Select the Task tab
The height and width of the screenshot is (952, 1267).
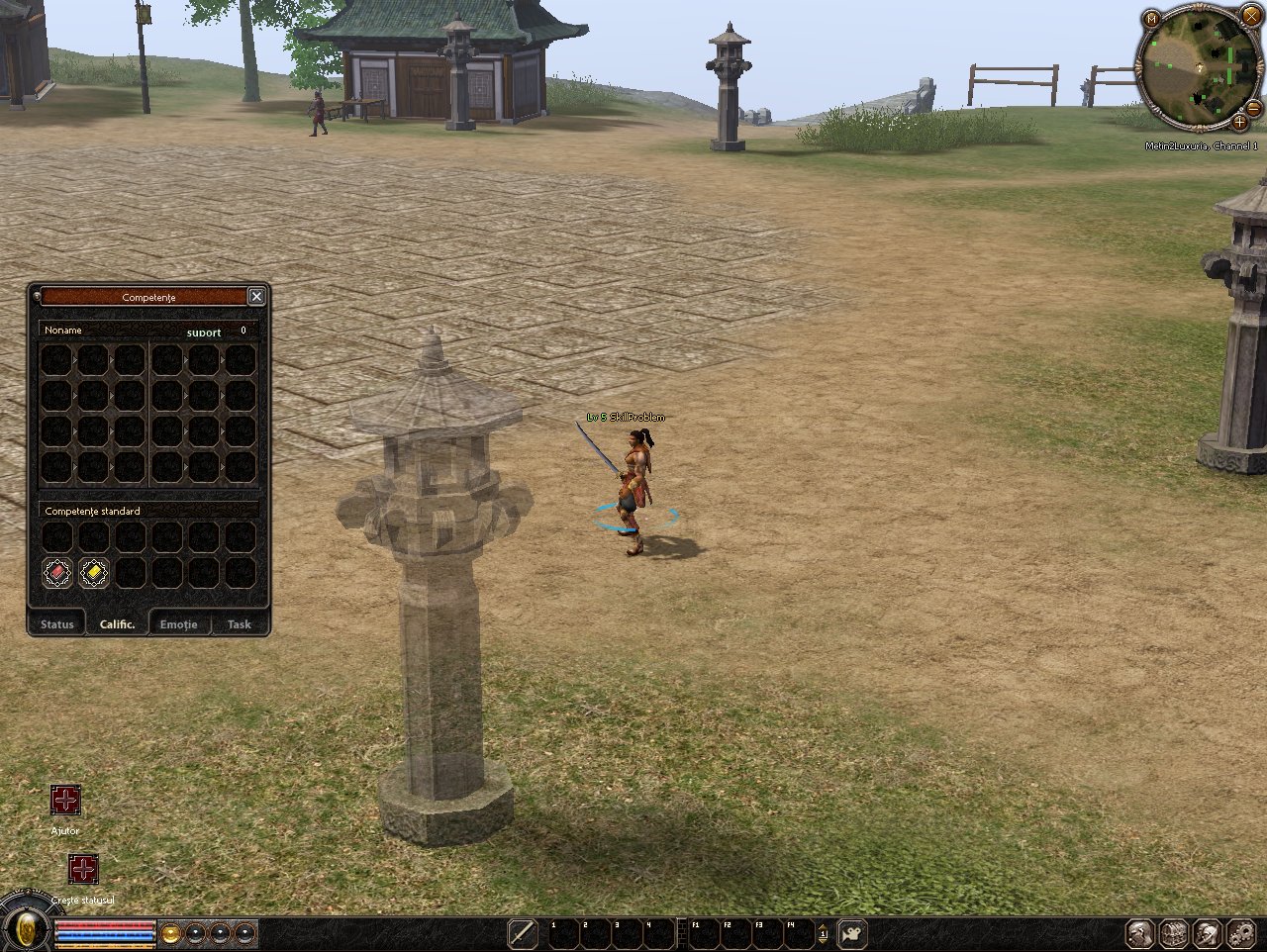click(239, 623)
